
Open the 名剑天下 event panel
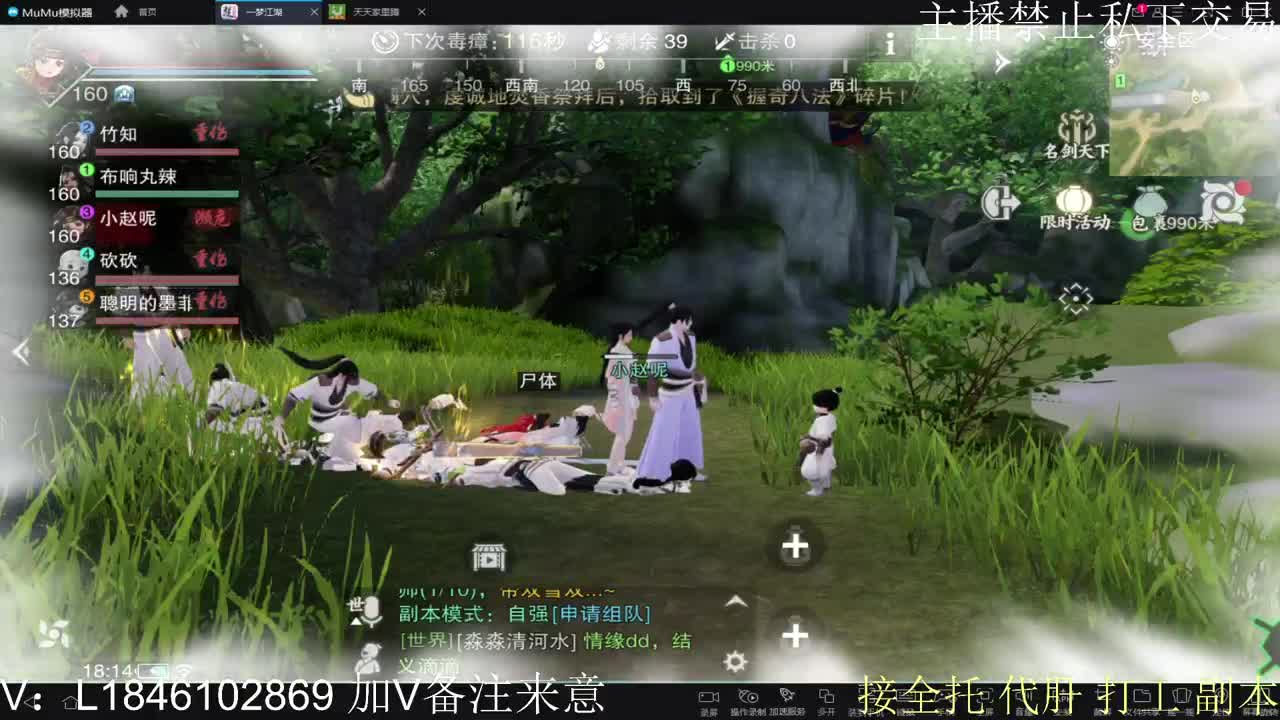point(1077,129)
